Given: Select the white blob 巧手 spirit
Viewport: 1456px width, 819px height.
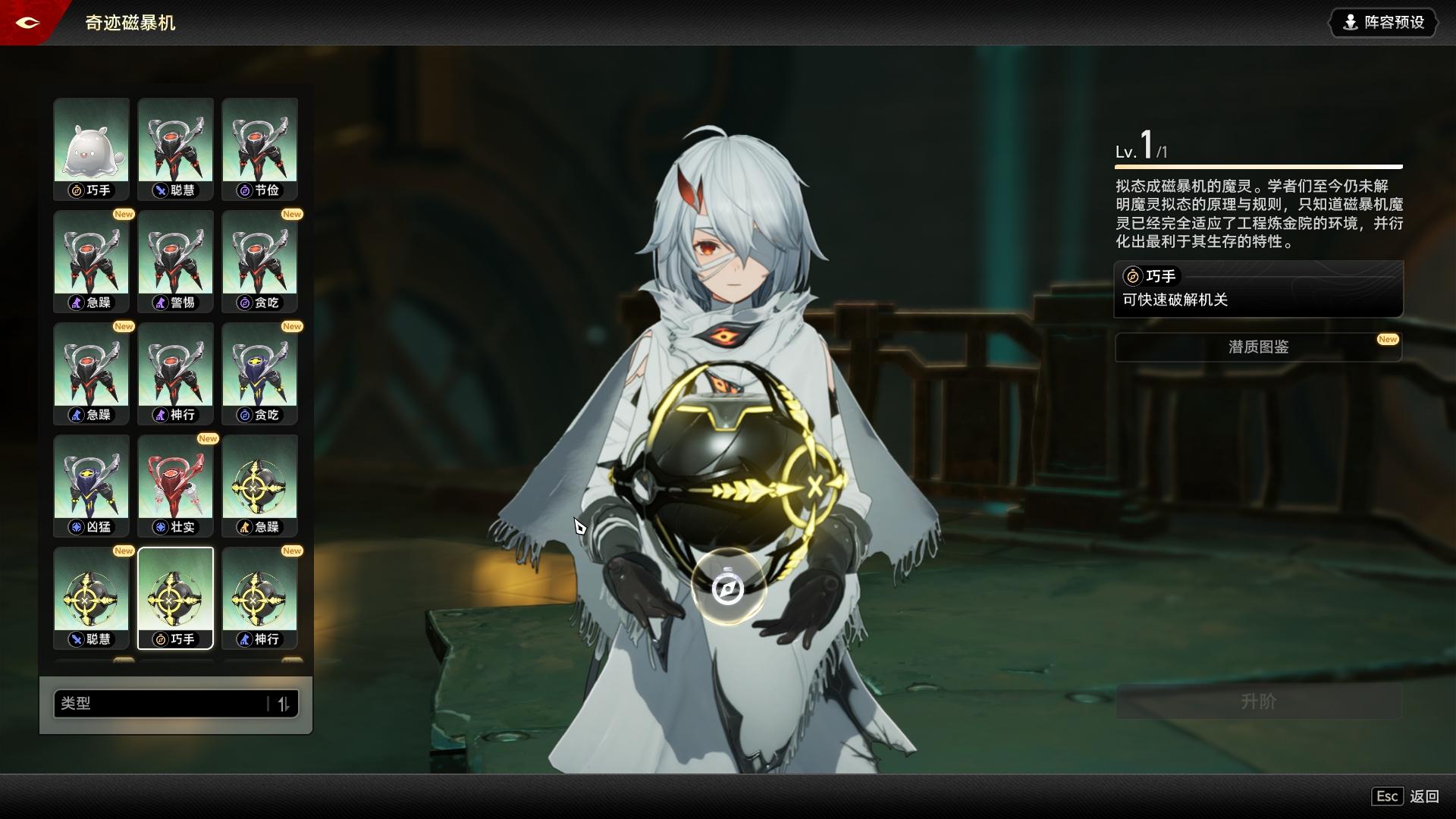Looking at the screenshot, I should pos(91,149).
